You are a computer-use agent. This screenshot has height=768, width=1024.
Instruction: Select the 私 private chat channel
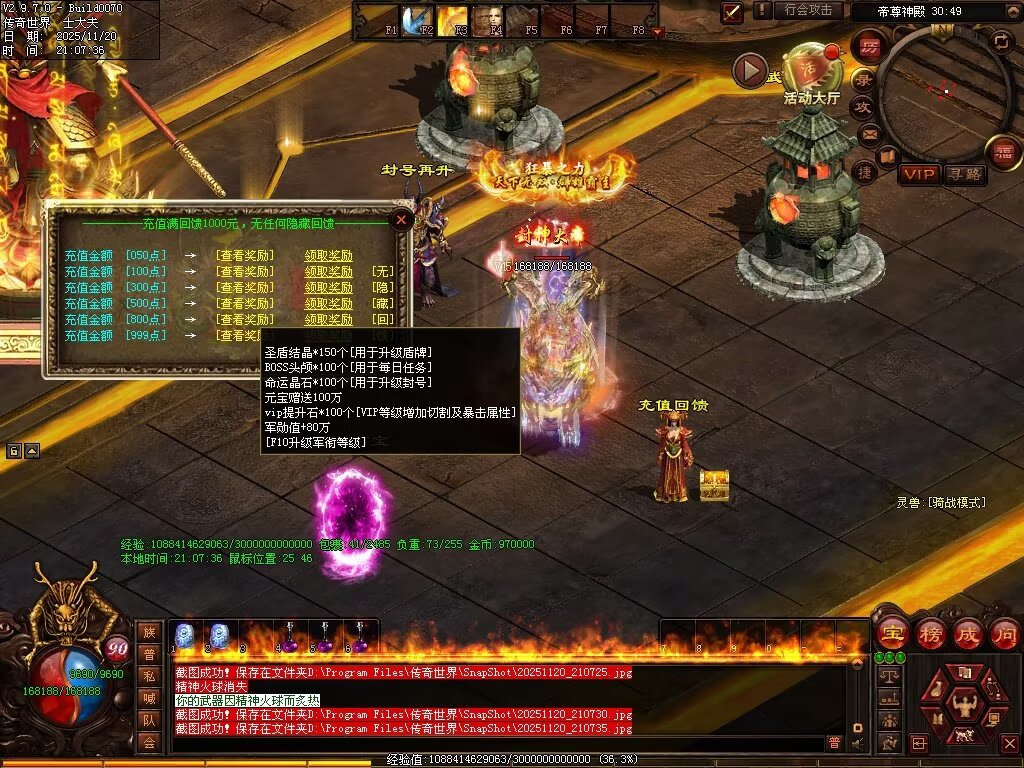(x=149, y=676)
